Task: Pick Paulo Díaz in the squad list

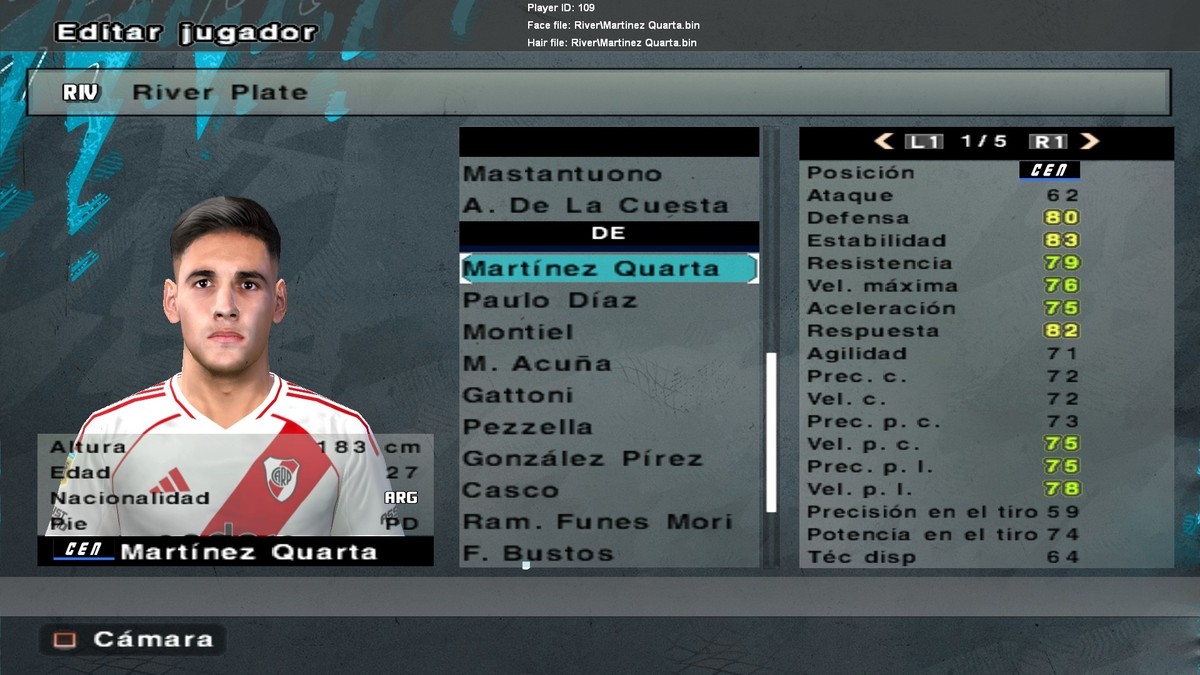Action: tap(550, 301)
